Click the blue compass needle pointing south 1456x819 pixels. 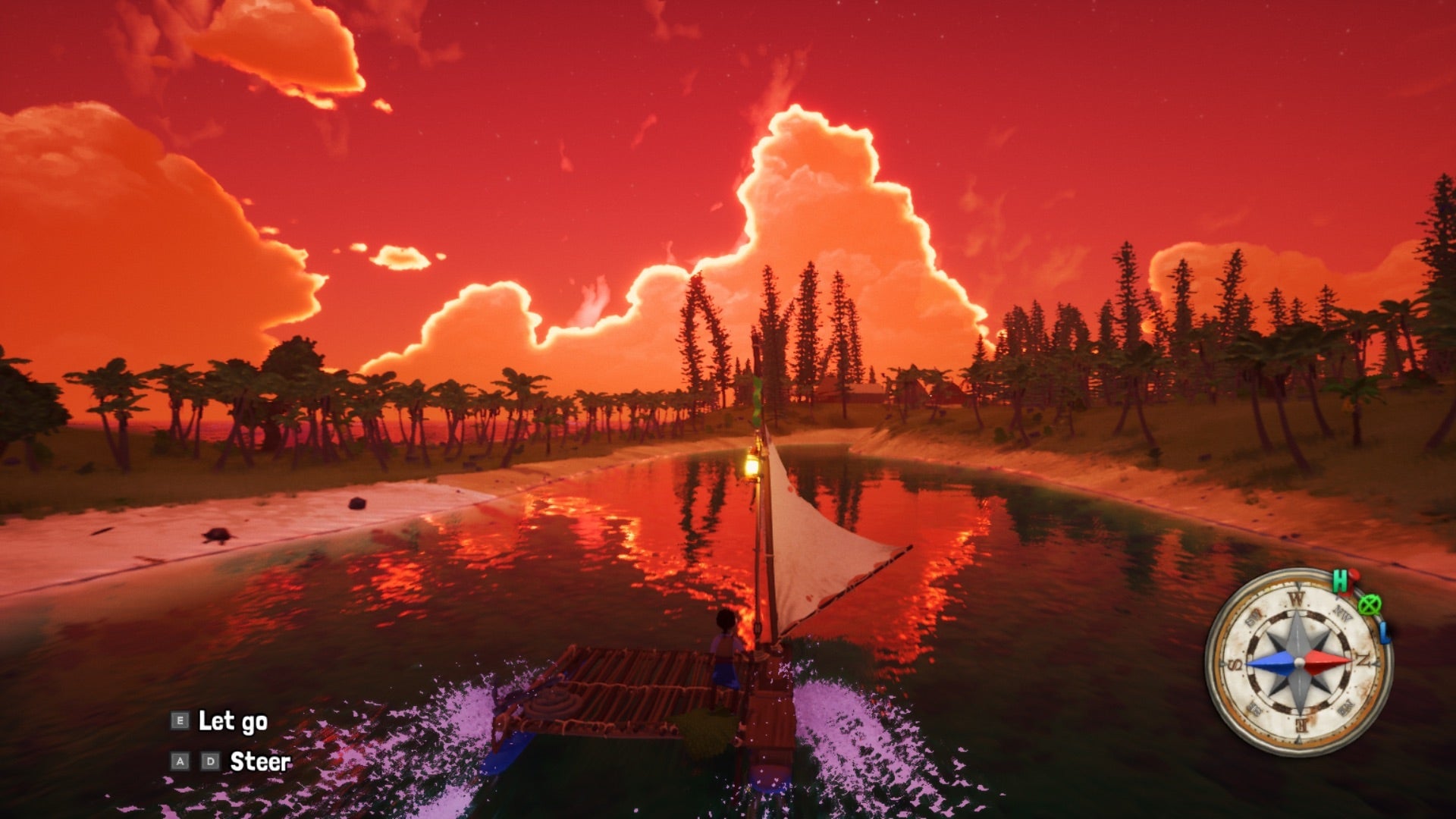(x=1270, y=664)
